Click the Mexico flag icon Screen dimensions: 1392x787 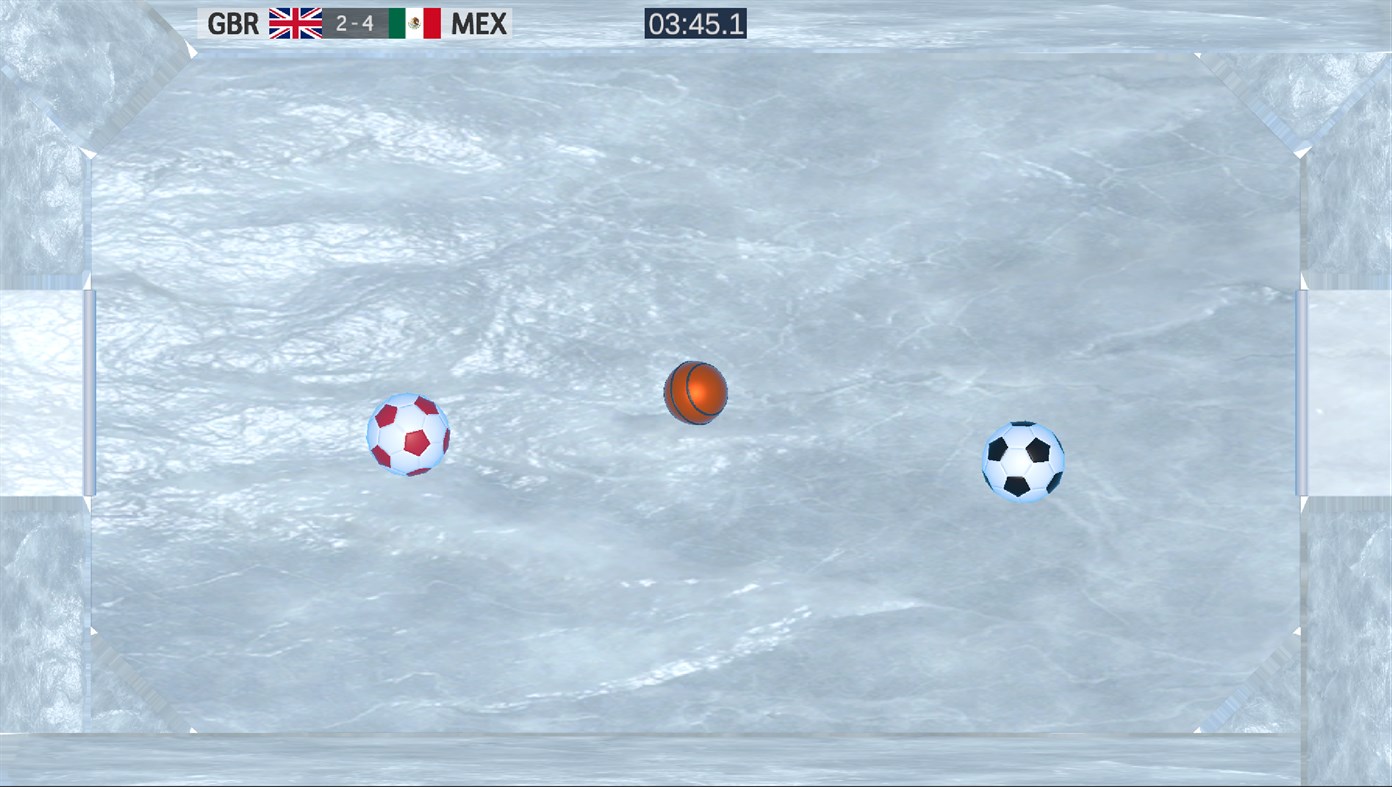pos(413,23)
